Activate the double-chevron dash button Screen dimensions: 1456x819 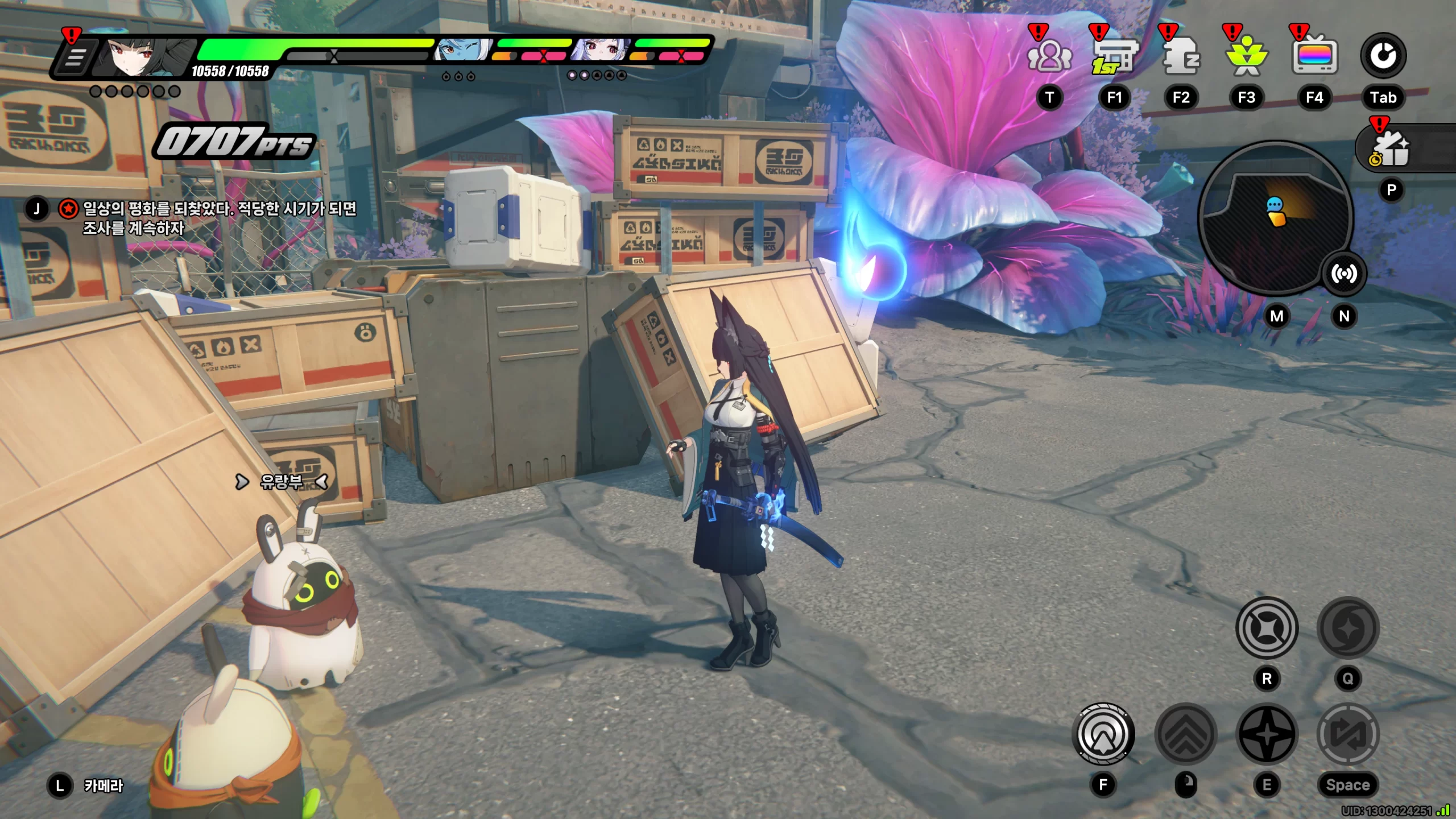pyautogui.click(x=1186, y=734)
